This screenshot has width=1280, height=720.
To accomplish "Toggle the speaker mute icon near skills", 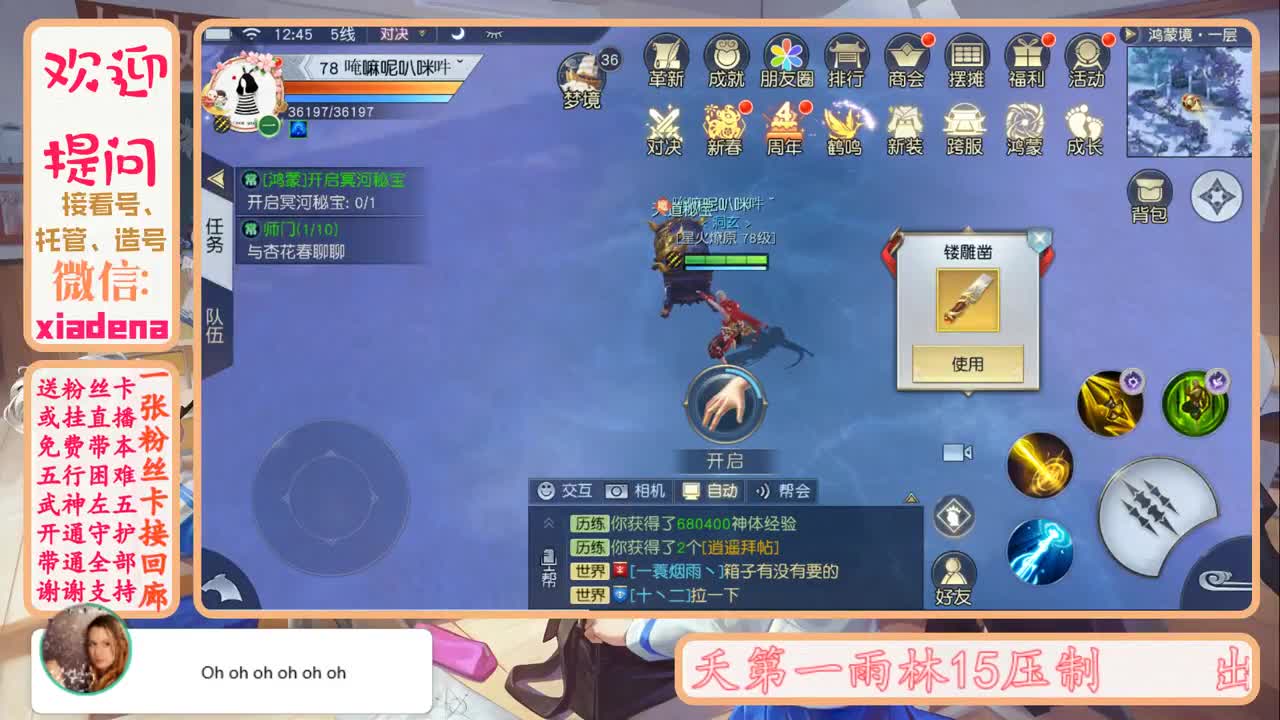I will 967,452.
